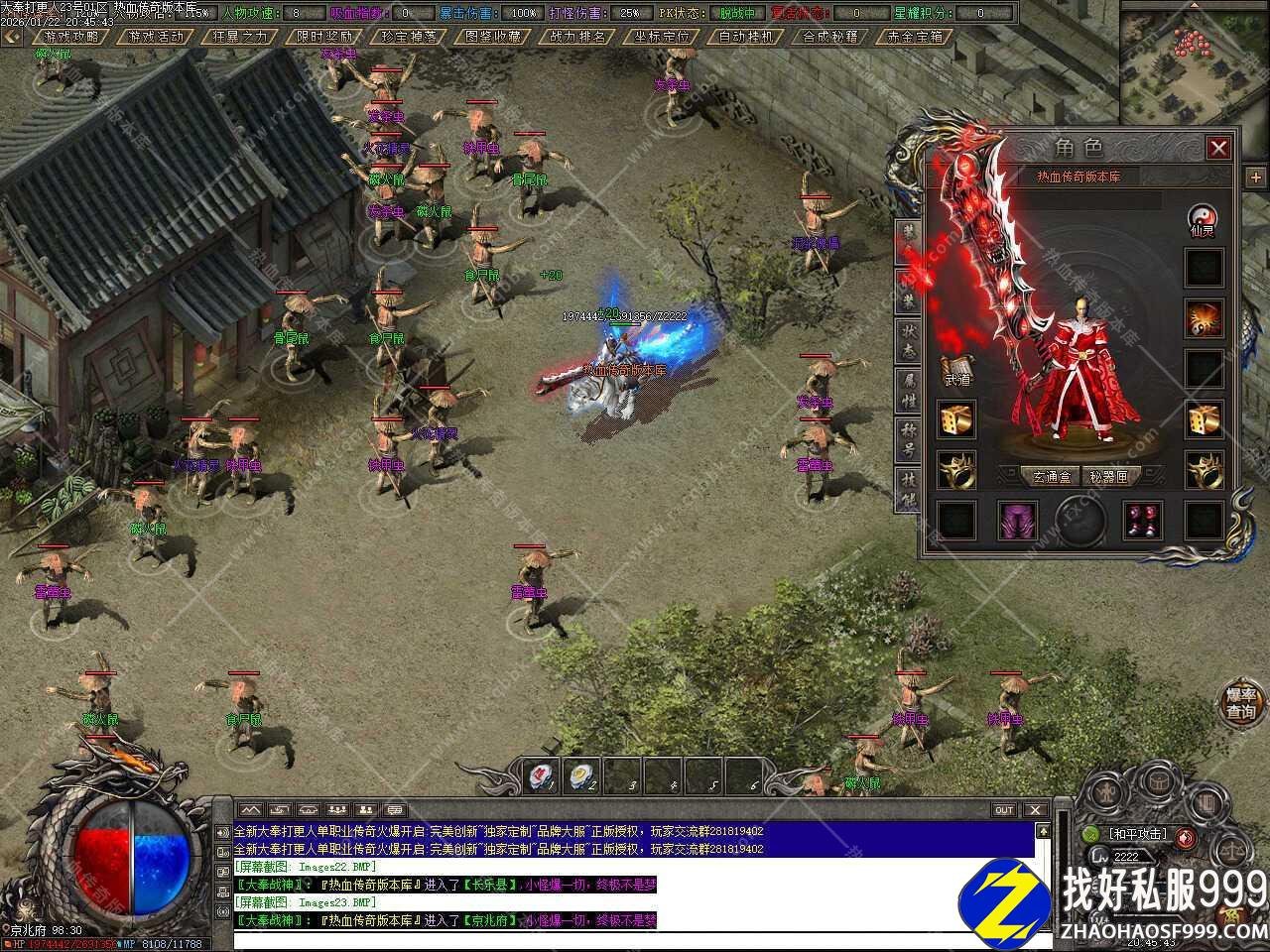
Task: Select the red boots equipment slot
Action: 1142,520
